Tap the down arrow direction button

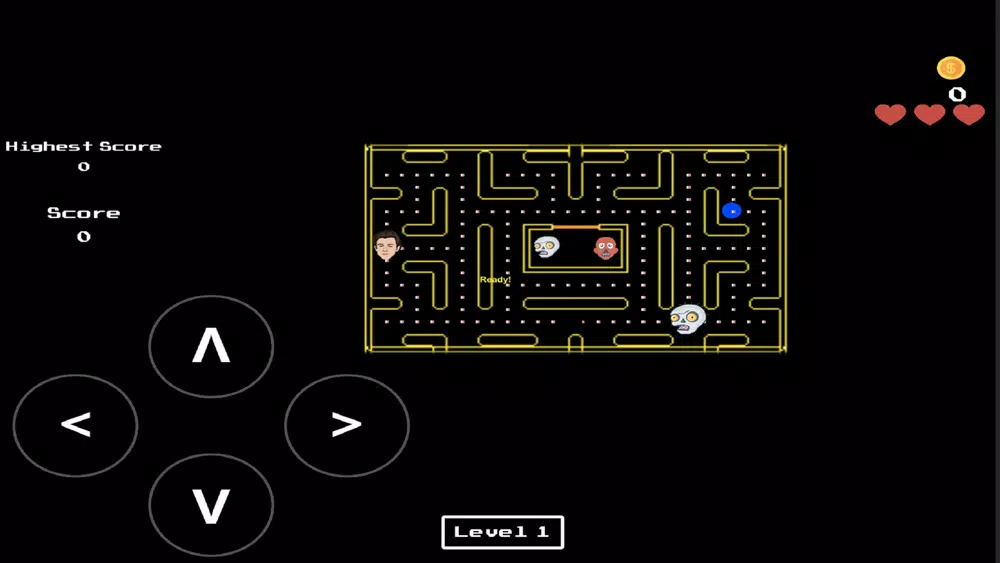pos(211,505)
